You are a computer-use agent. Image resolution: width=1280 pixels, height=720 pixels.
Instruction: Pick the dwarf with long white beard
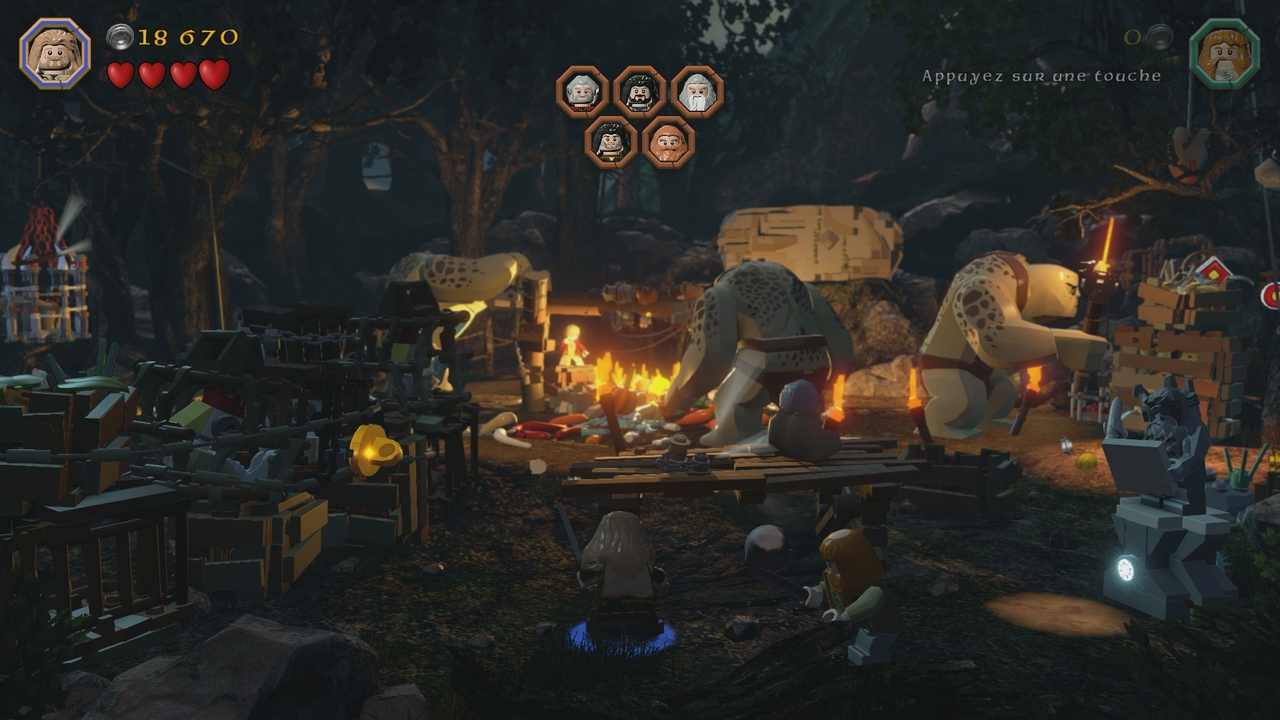point(697,92)
